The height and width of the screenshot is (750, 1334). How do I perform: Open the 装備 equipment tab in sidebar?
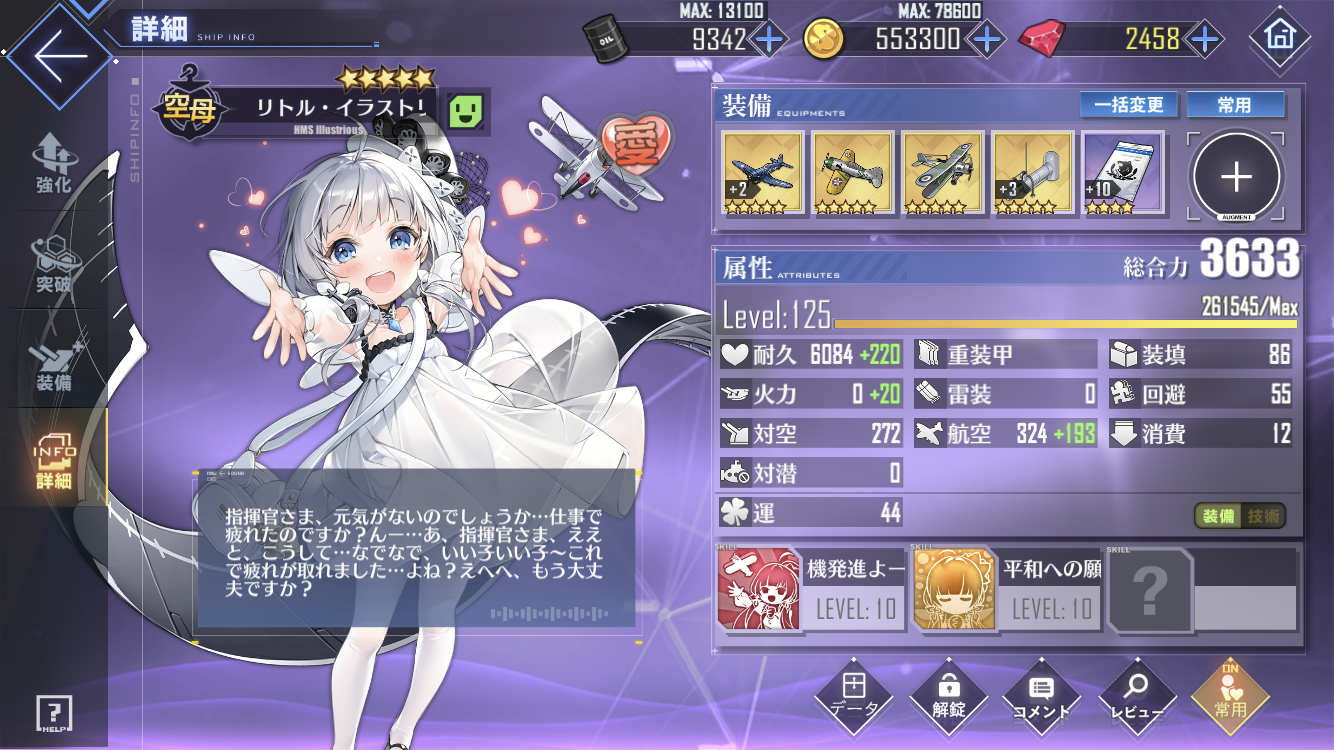[x=52, y=364]
